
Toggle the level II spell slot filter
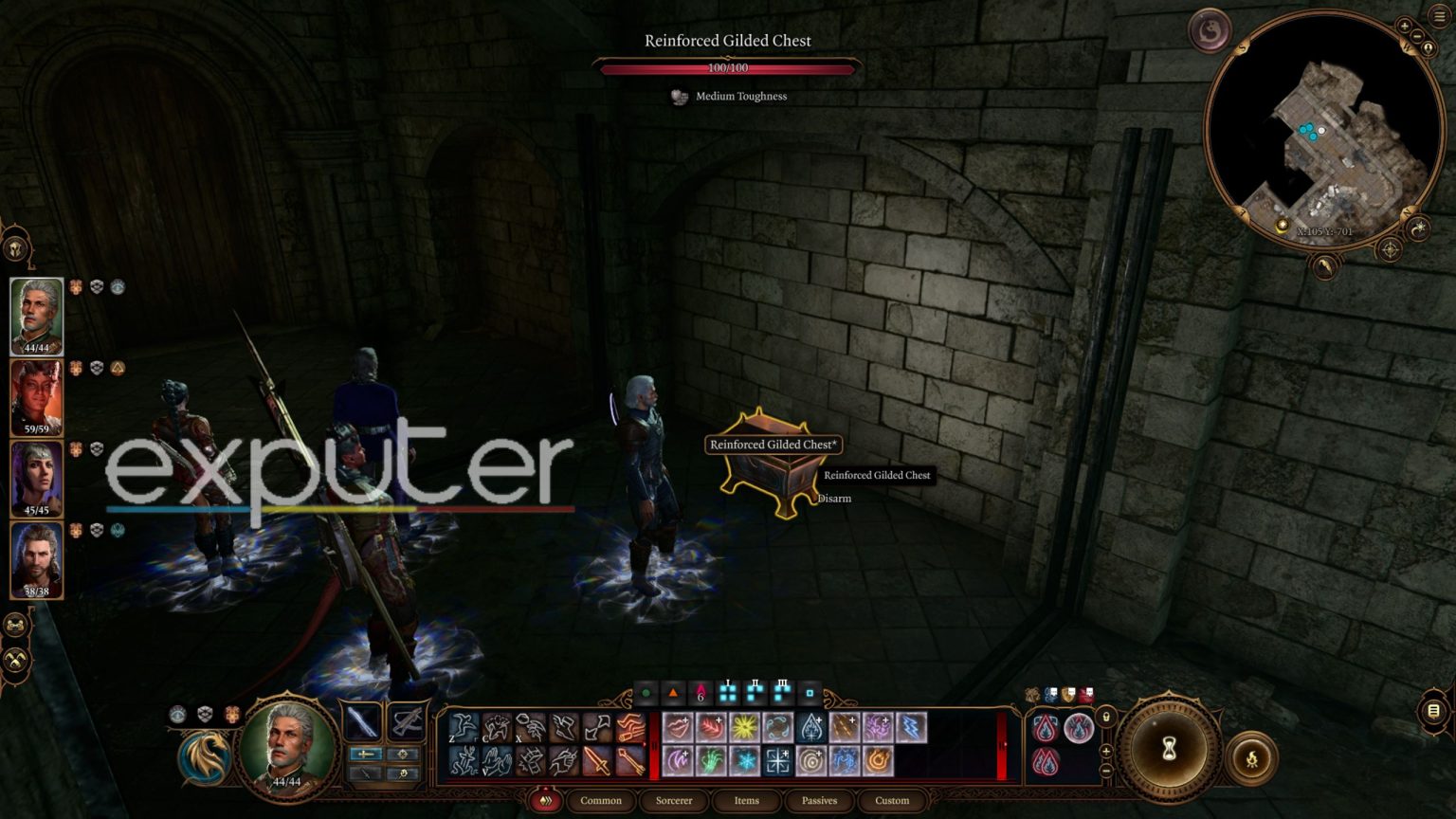755,694
